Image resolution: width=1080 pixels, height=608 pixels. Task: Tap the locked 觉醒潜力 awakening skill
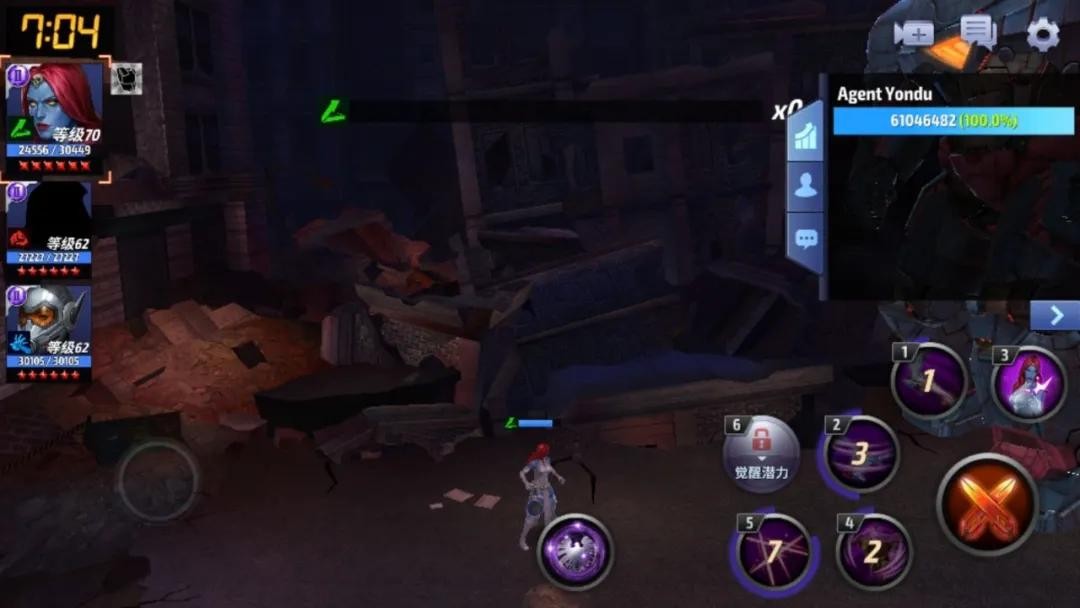[762, 453]
